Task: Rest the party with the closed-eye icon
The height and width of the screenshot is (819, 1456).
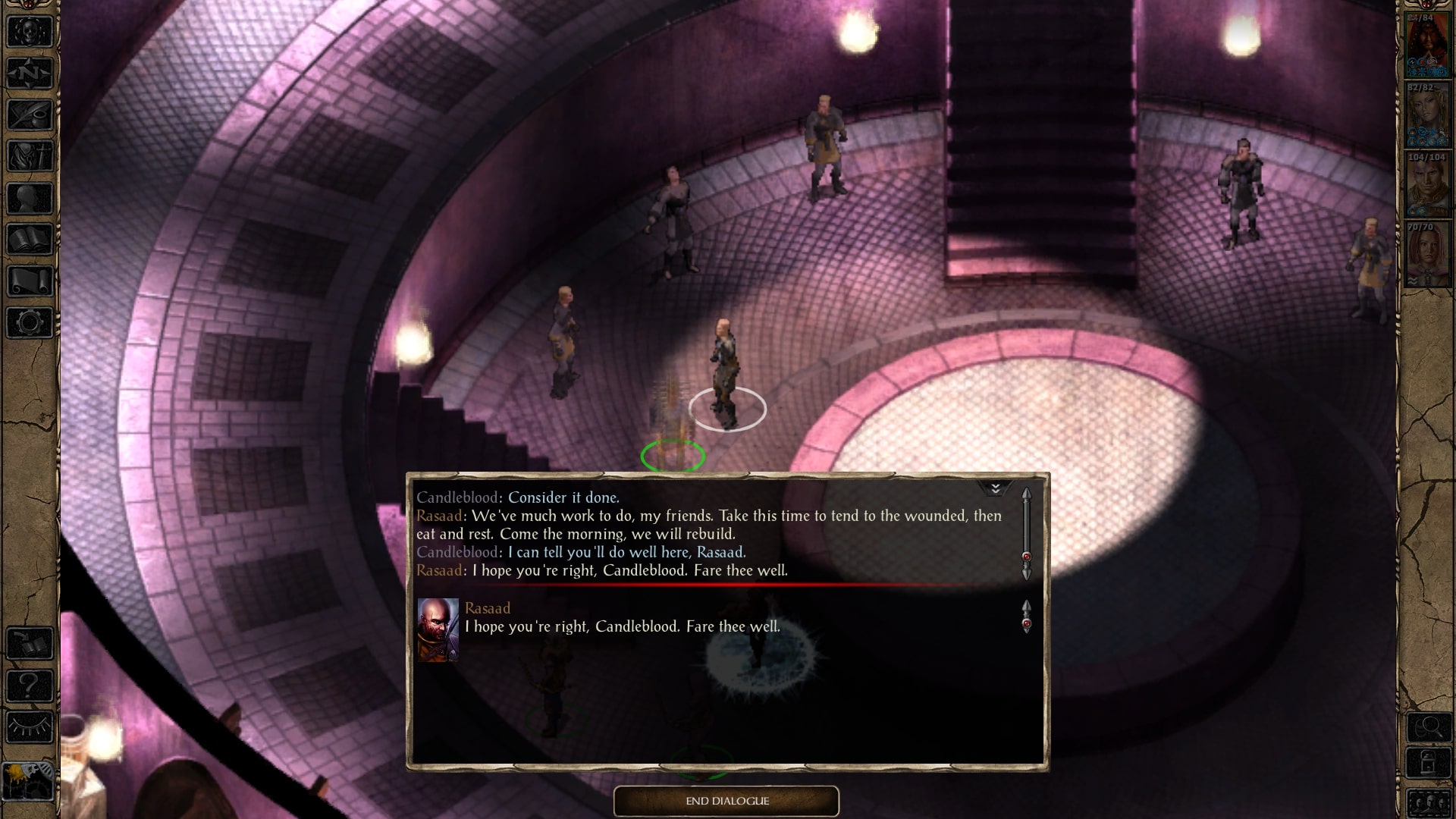Action: coord(30,727)
